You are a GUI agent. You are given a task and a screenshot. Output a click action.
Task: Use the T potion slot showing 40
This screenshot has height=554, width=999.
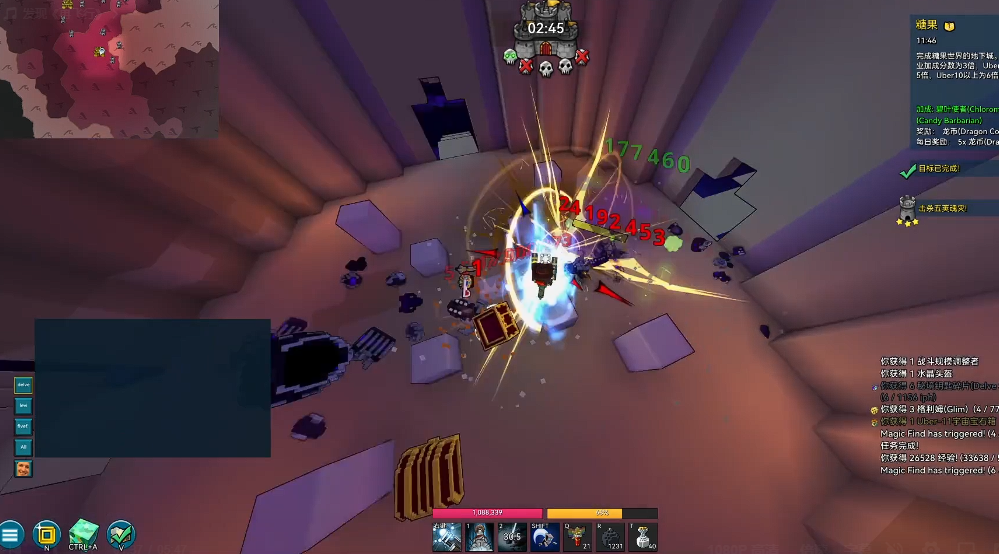[x=643, y=537]
